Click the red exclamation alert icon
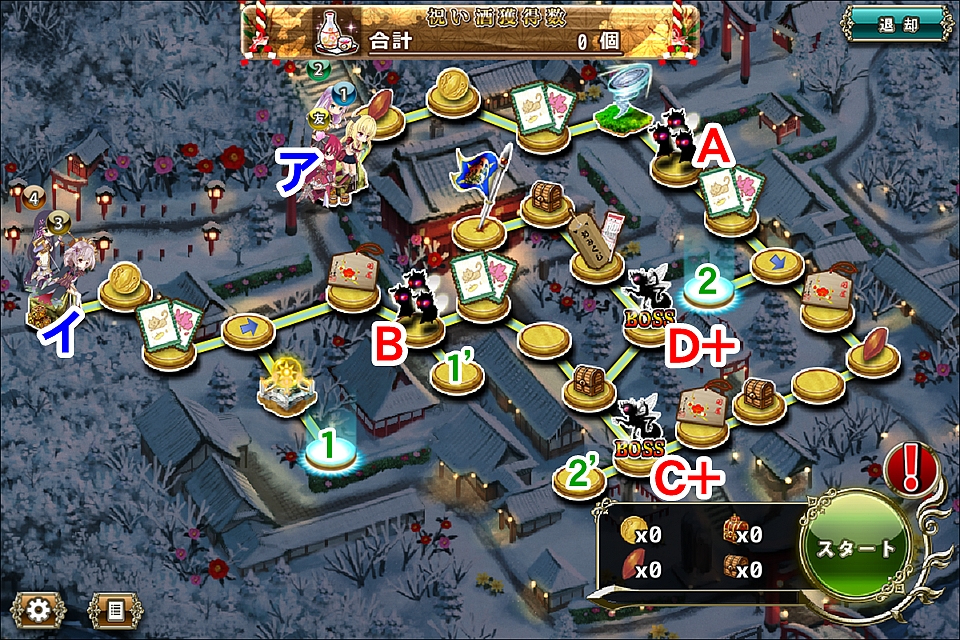Screen dimensions: 960x640 911,467
